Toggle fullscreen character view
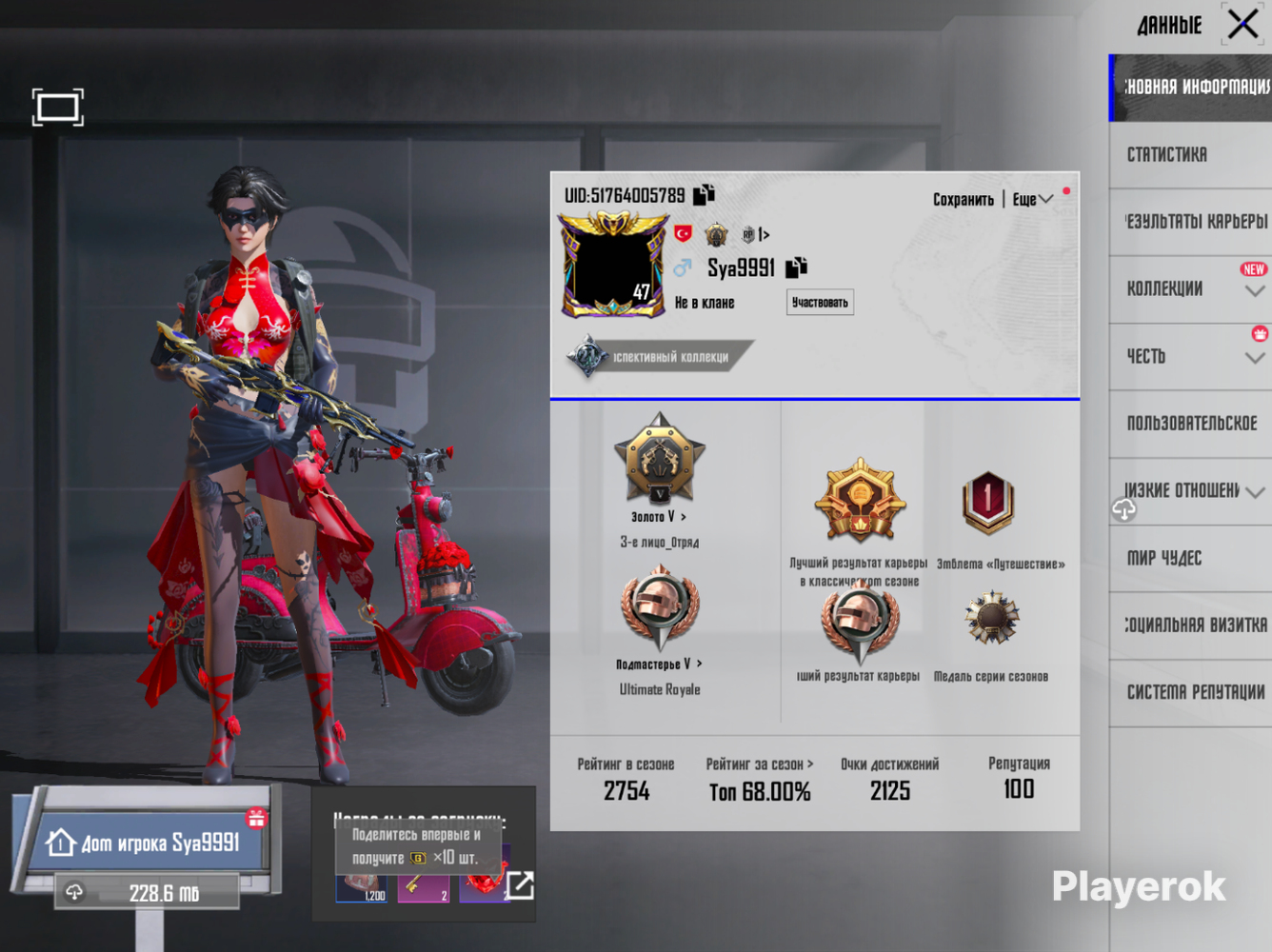This screenshot has height=952, width=1272. point(58,108)
